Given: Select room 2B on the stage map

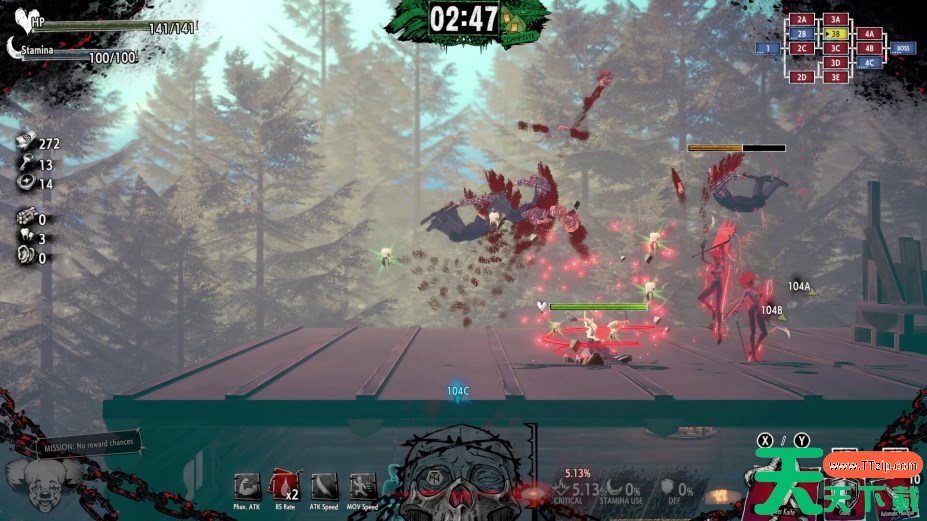Looking at the screenshot, I should [x=801, y=33].
